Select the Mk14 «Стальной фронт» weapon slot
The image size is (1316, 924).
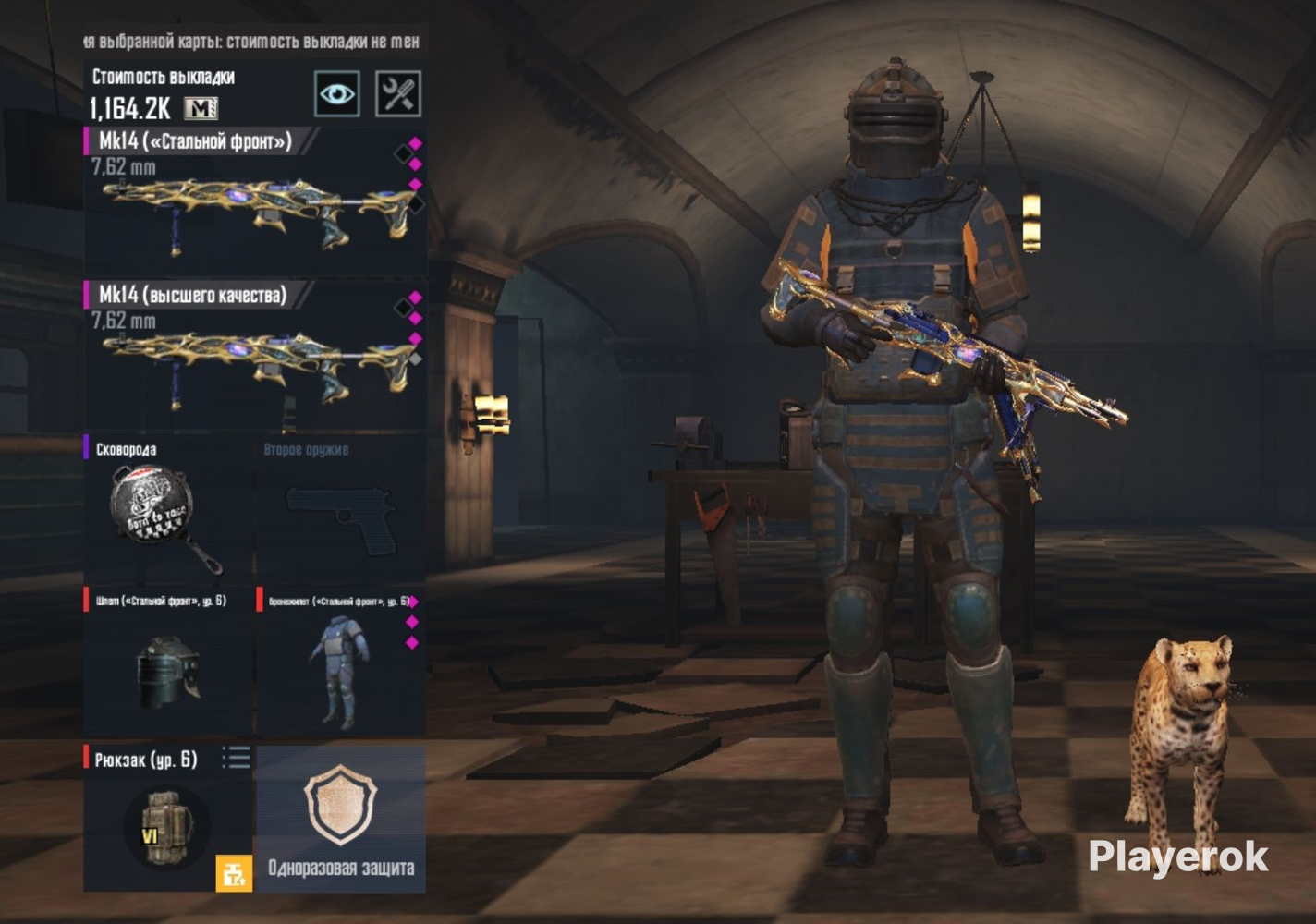[255, 203]
